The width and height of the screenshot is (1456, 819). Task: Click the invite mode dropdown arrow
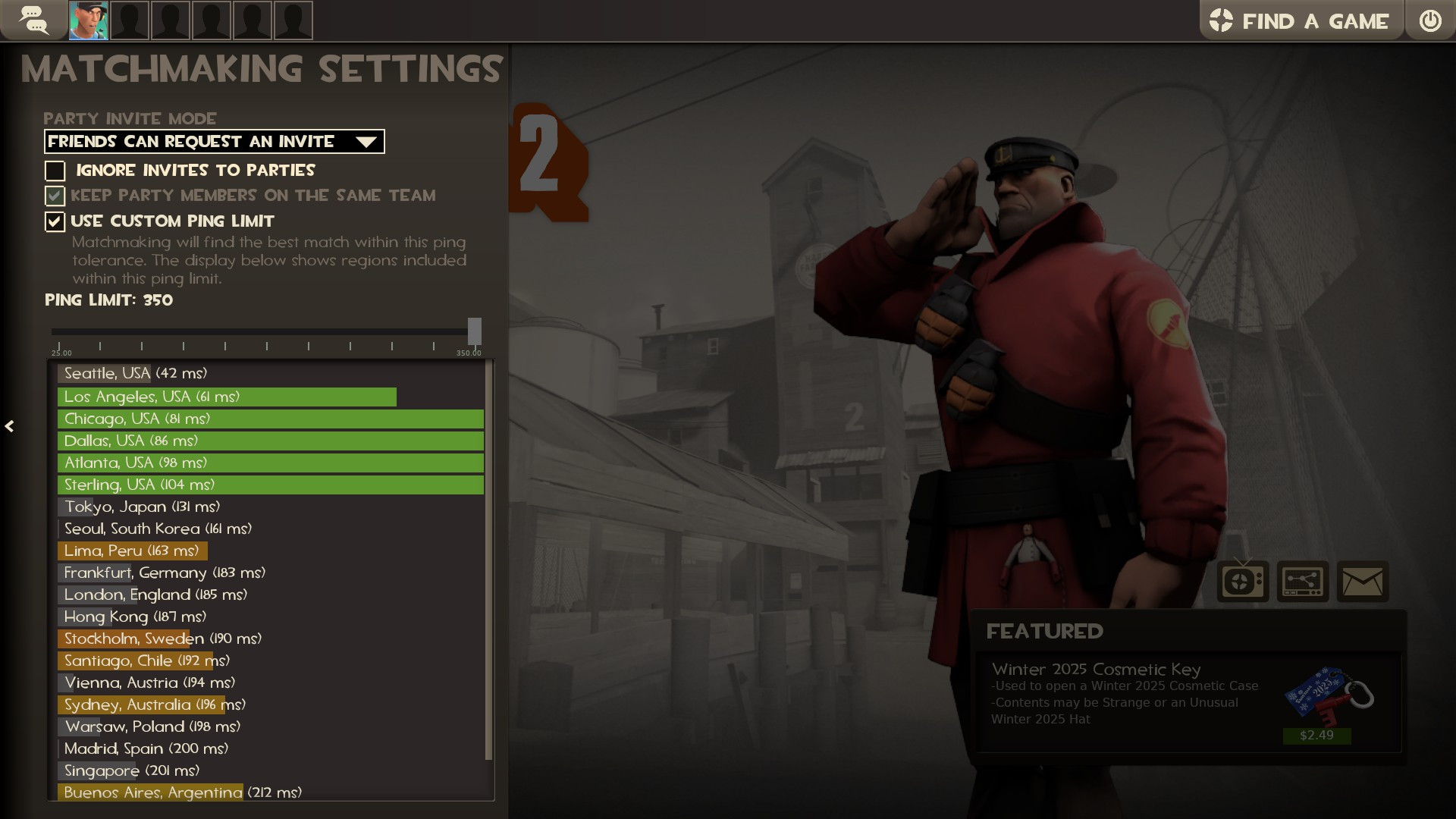click(x=366, y=141)
